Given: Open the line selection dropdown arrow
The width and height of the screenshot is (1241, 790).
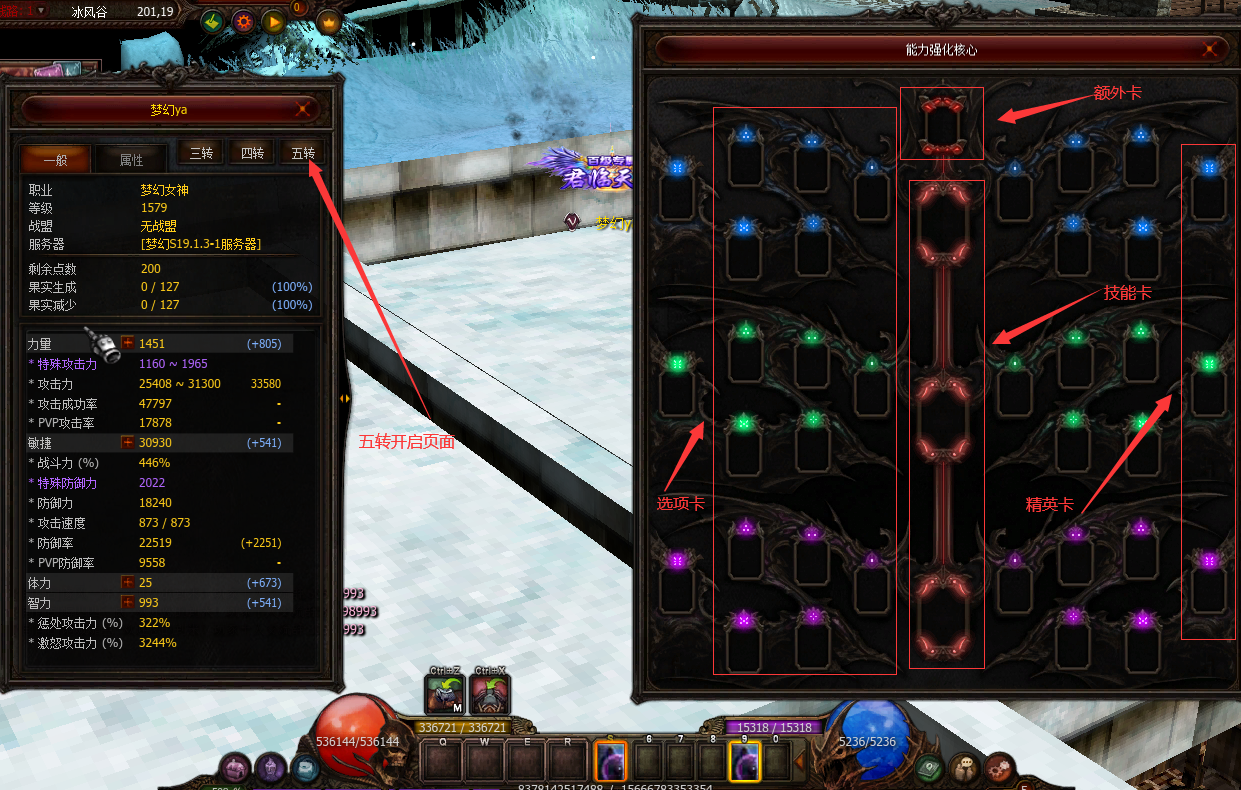Looking at the screenshot, I should tap(41, 10).
